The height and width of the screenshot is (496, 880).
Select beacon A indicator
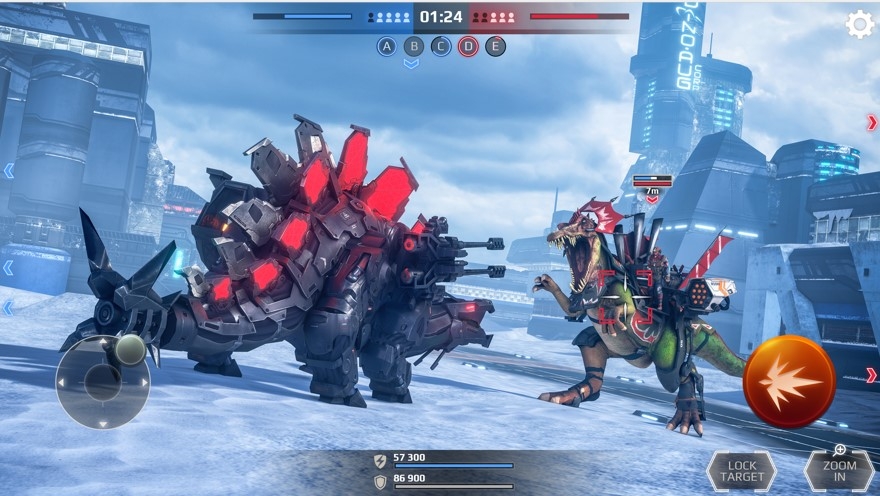386,46
